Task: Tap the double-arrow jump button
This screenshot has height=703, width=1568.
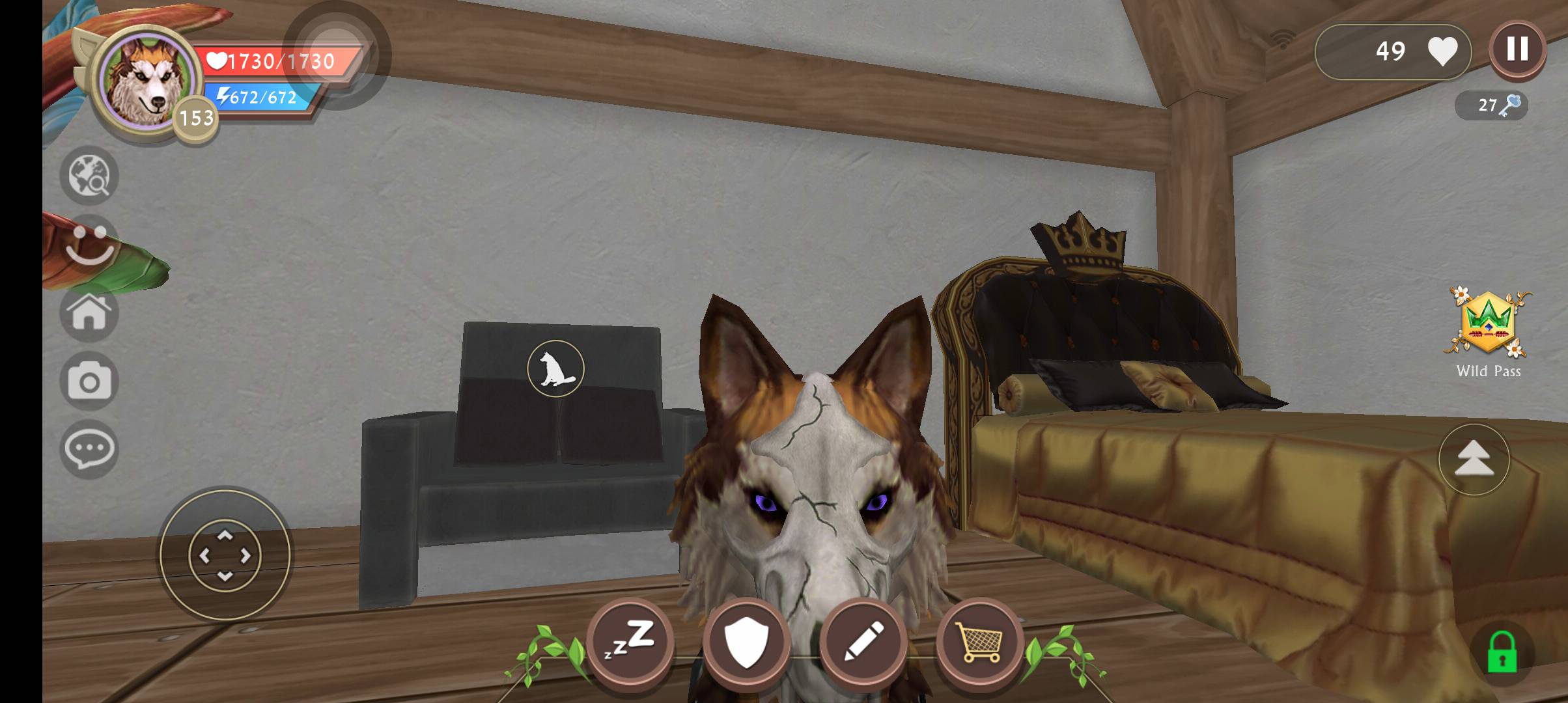Action: click(1474, 460)
